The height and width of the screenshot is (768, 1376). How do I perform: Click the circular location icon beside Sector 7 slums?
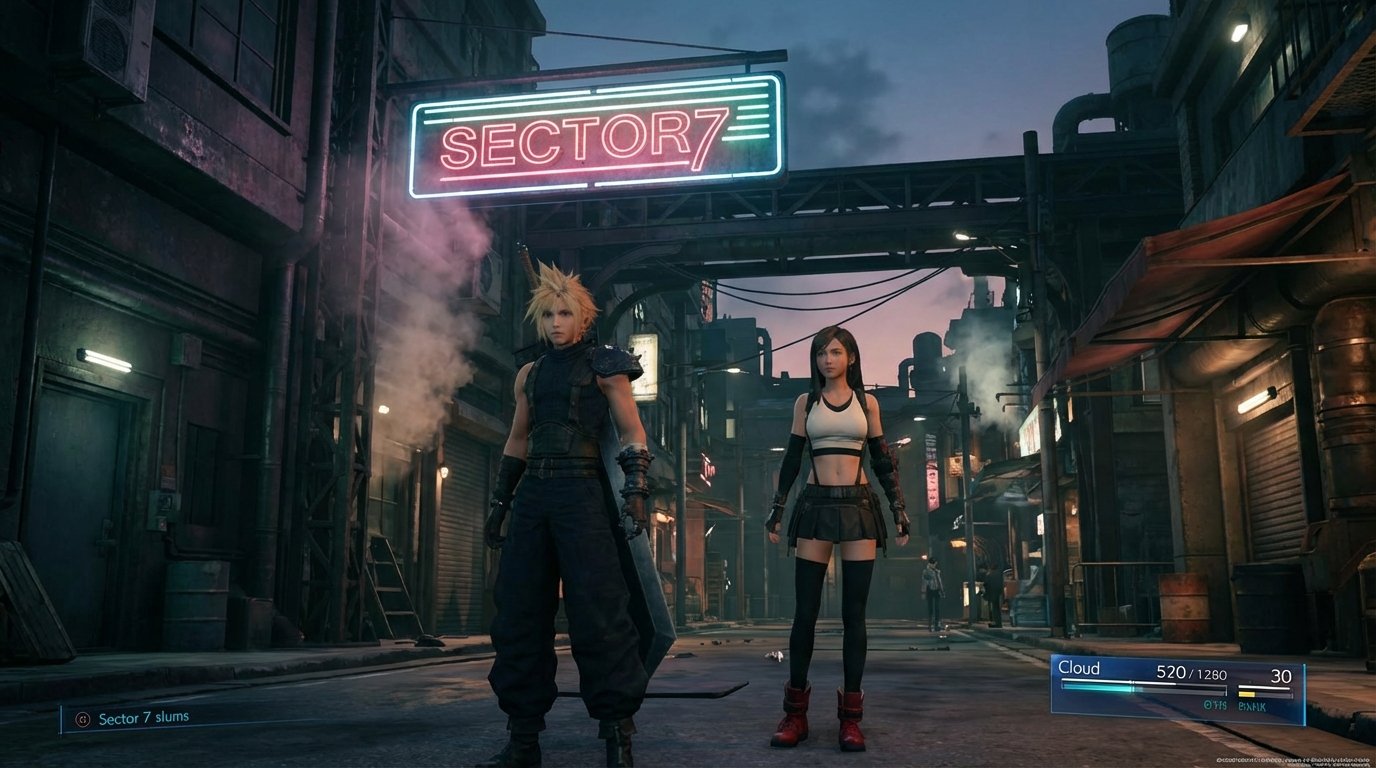83,719
